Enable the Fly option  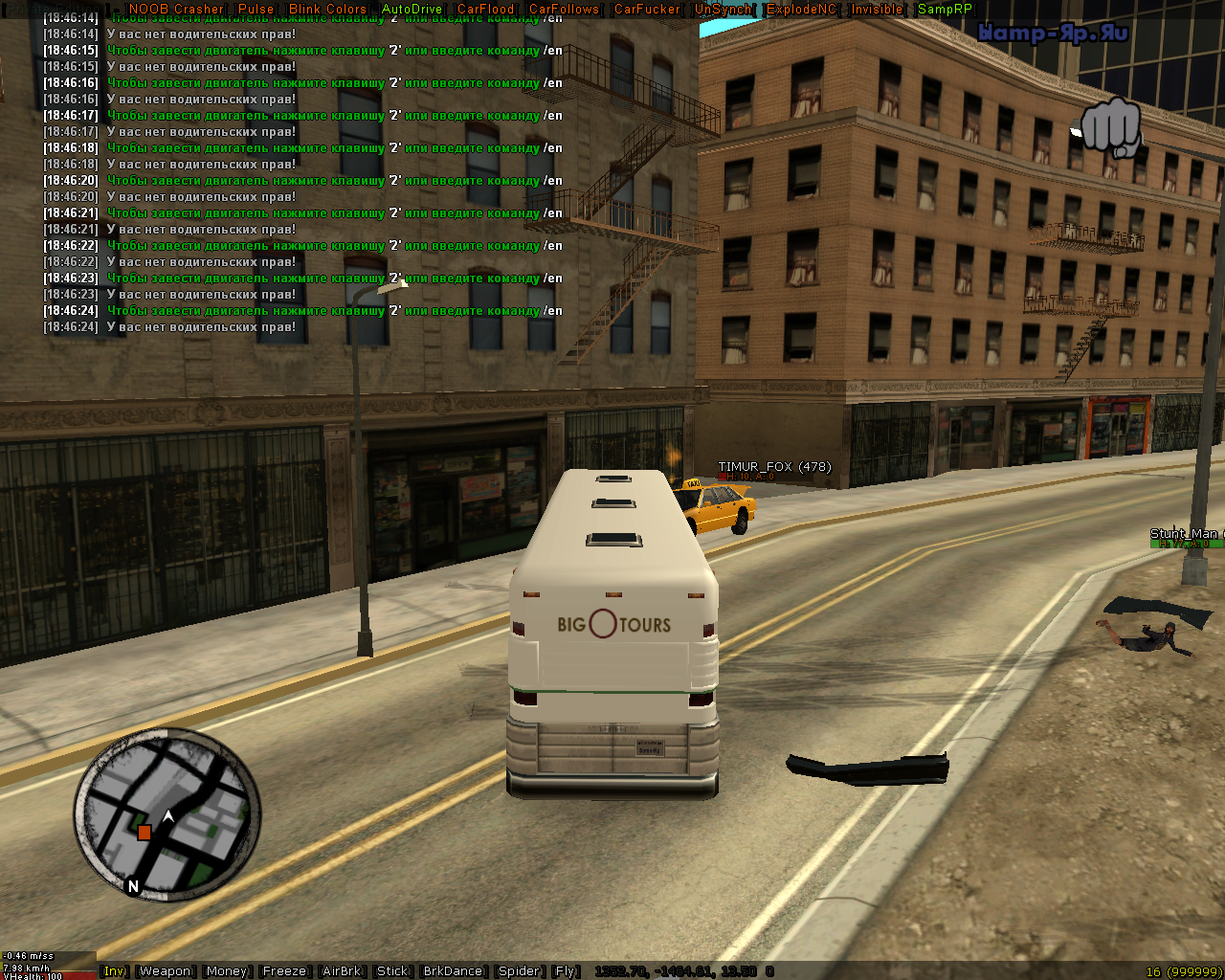[566, 971]
